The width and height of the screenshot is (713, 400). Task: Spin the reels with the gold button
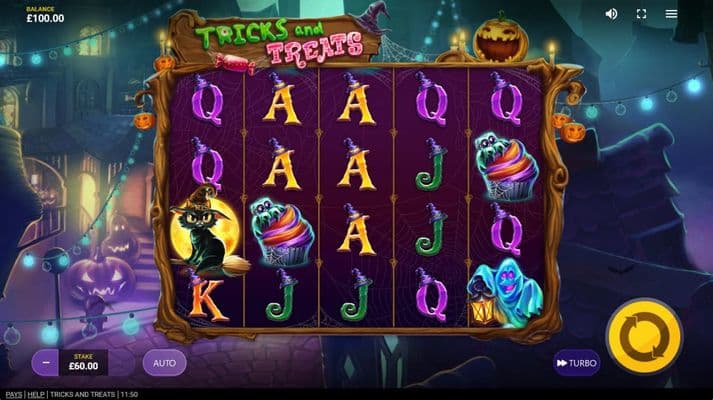pos(644,337)
